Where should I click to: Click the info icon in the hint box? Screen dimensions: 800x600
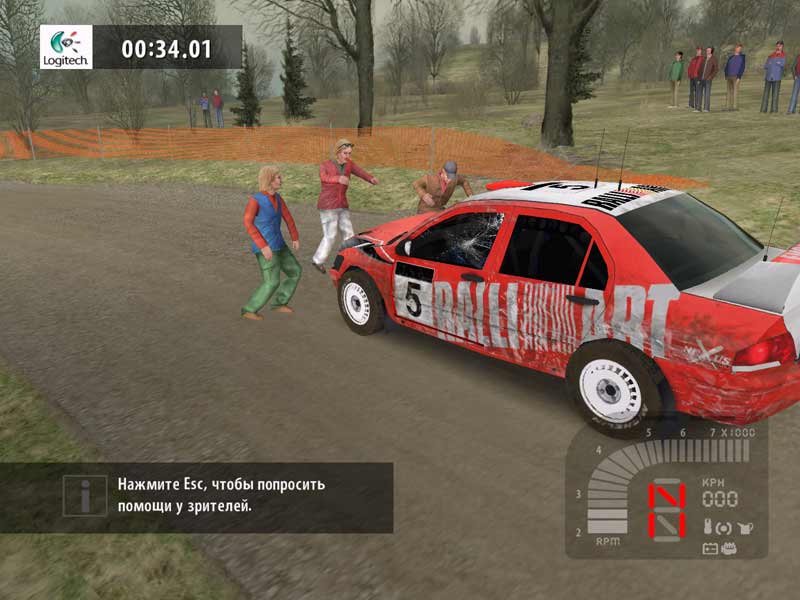click(86, 496)
